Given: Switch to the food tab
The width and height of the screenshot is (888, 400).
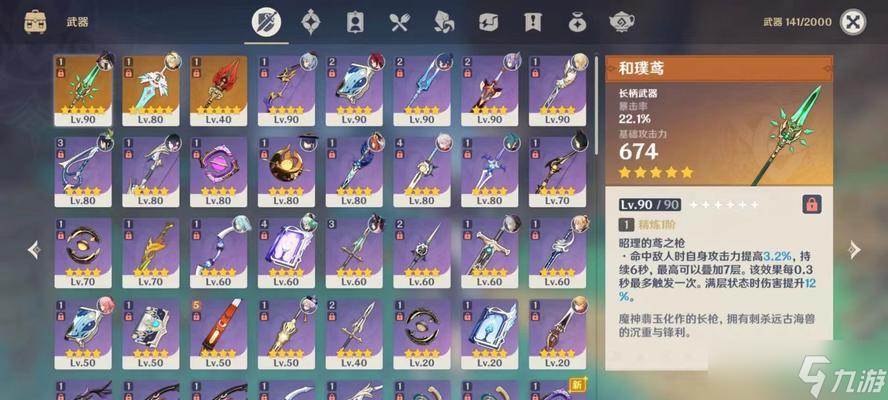Looking at the screenshot, I should pyautogui.click(x=400, y=21).
